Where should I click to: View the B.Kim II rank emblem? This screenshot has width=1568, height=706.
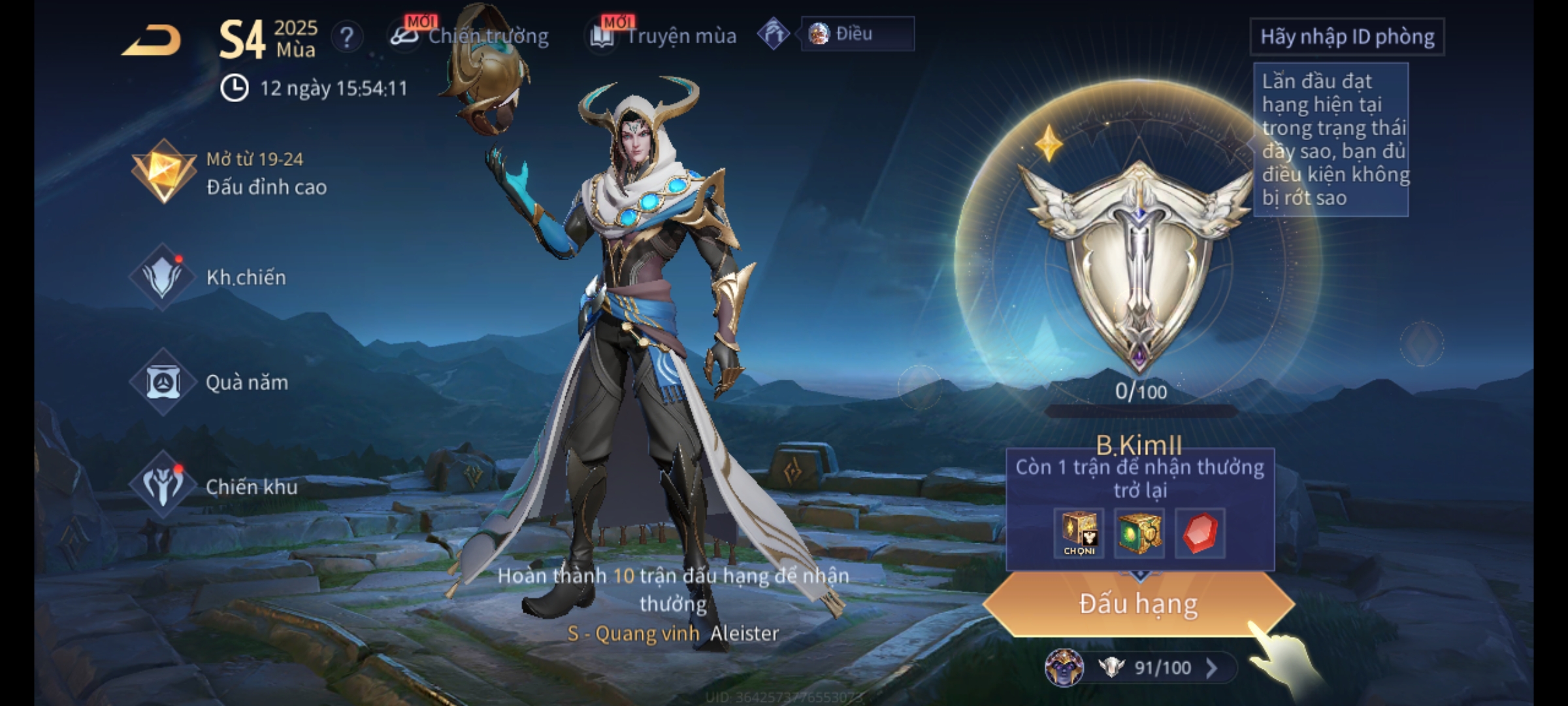1138,261
